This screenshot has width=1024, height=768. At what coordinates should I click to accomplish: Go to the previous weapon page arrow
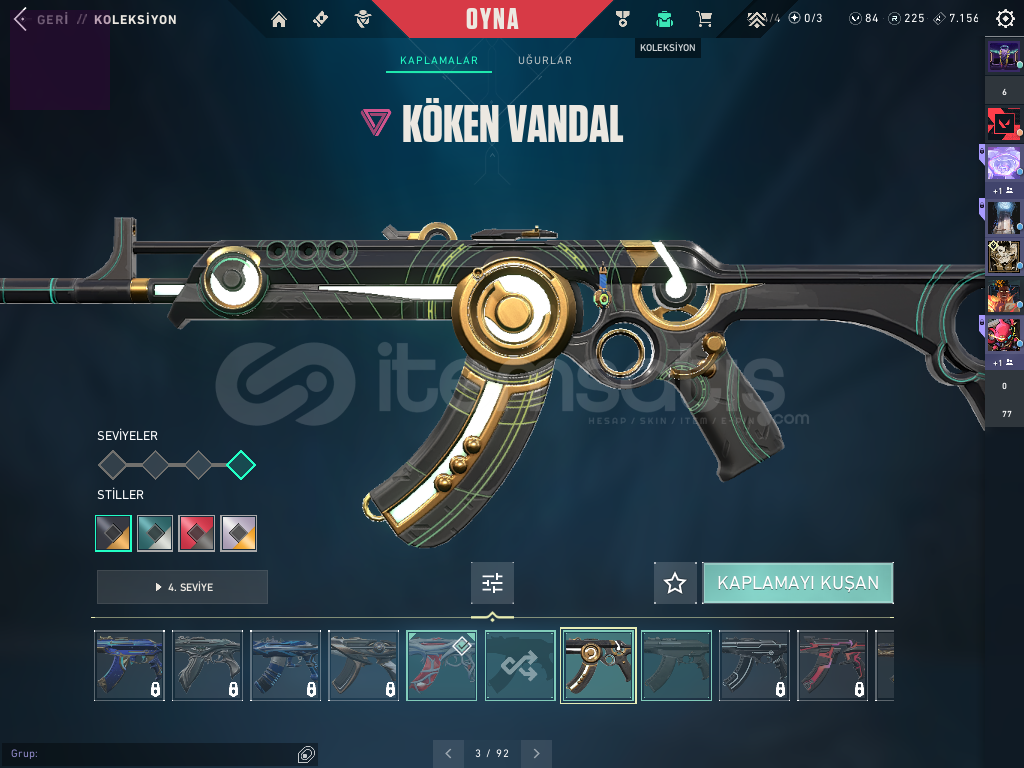448,753
